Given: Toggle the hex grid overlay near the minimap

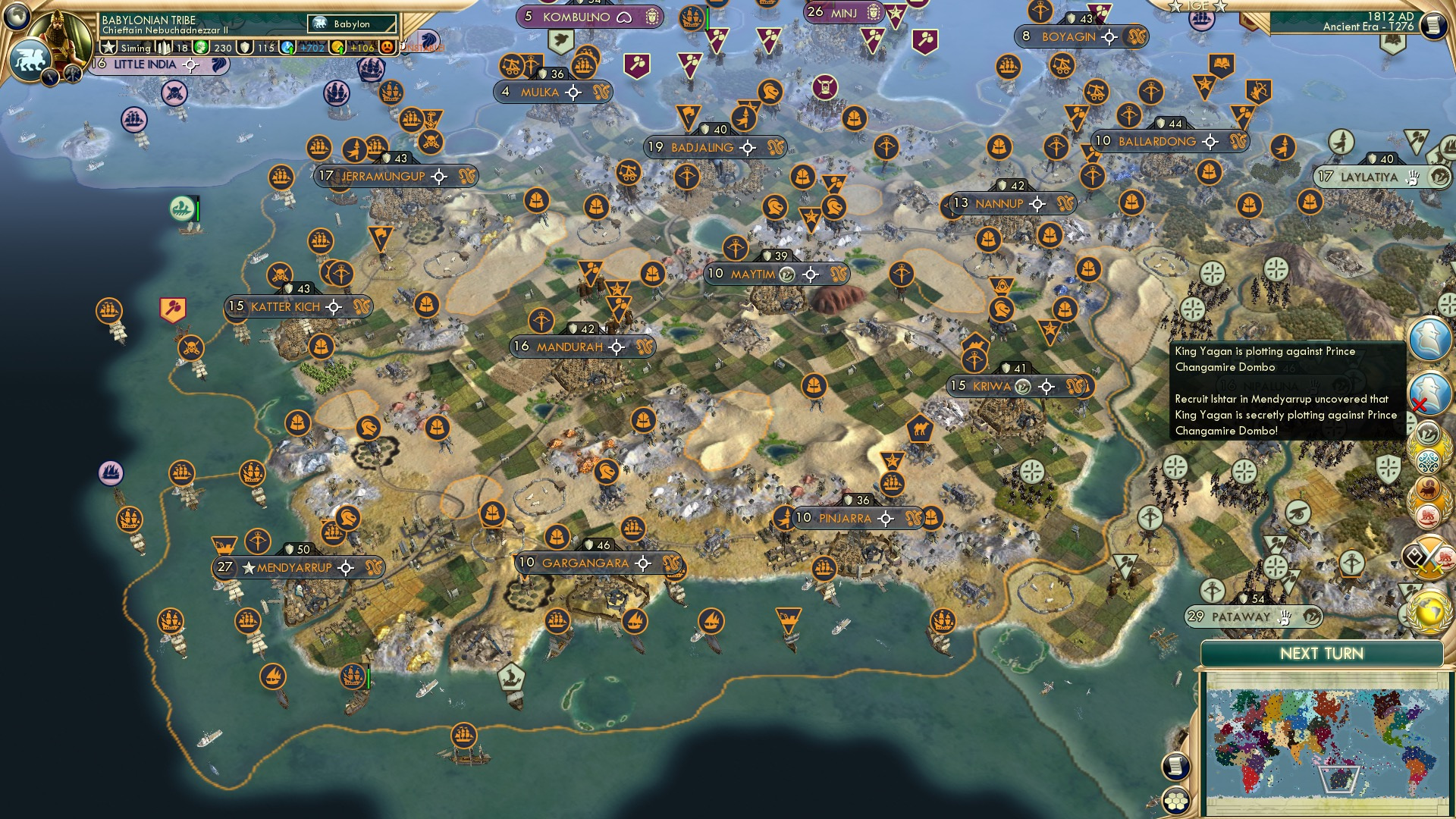Looking at the screenshot, I should 1176,801.
